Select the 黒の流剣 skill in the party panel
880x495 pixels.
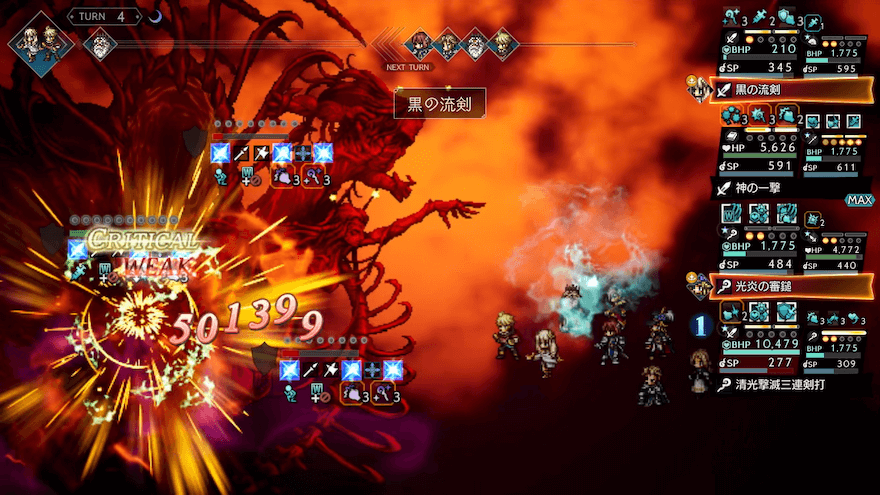pyautogui.click(x=790, y=90)
